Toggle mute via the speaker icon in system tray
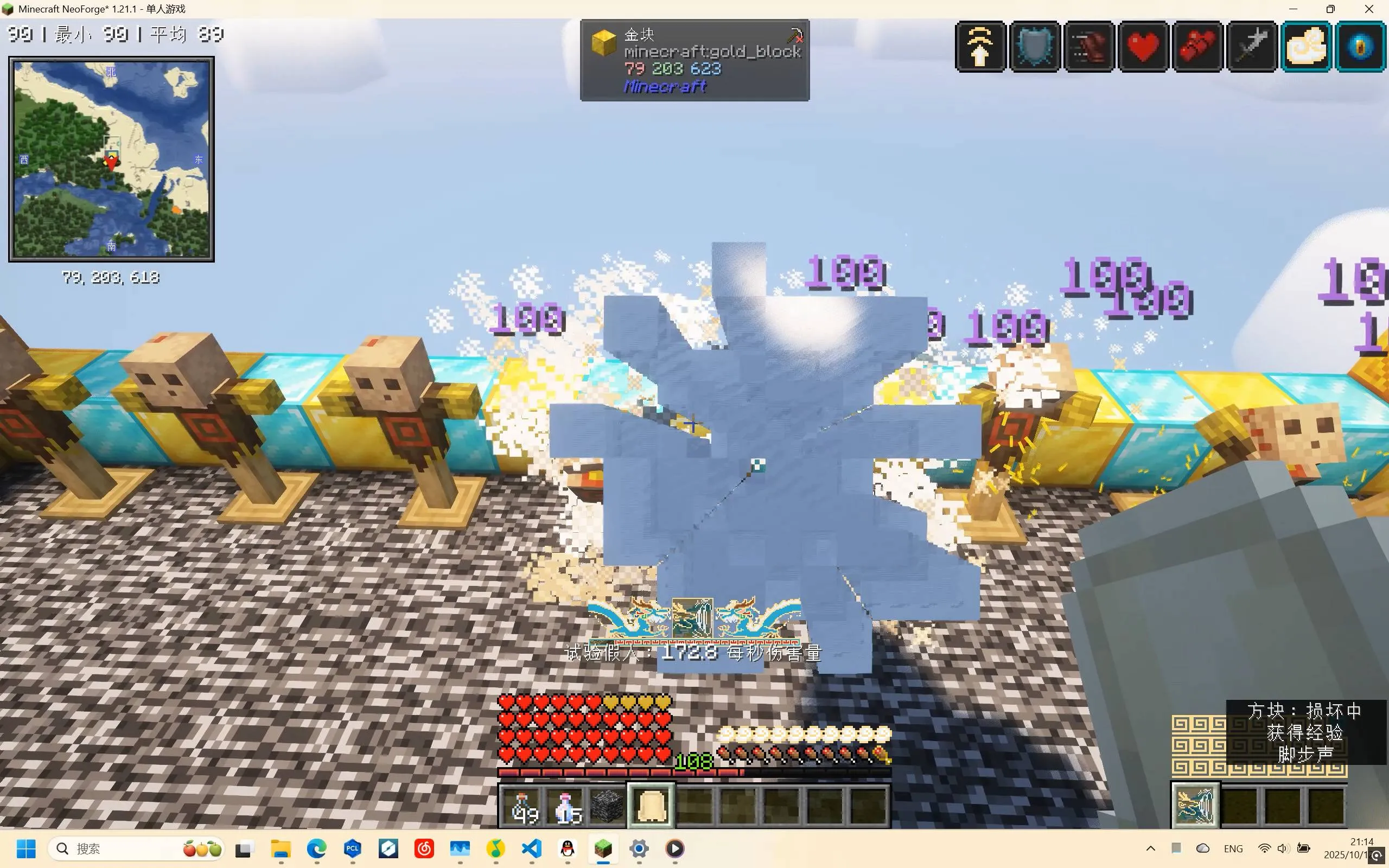This screenshot has height=868, width=1389. point(1283,848)
